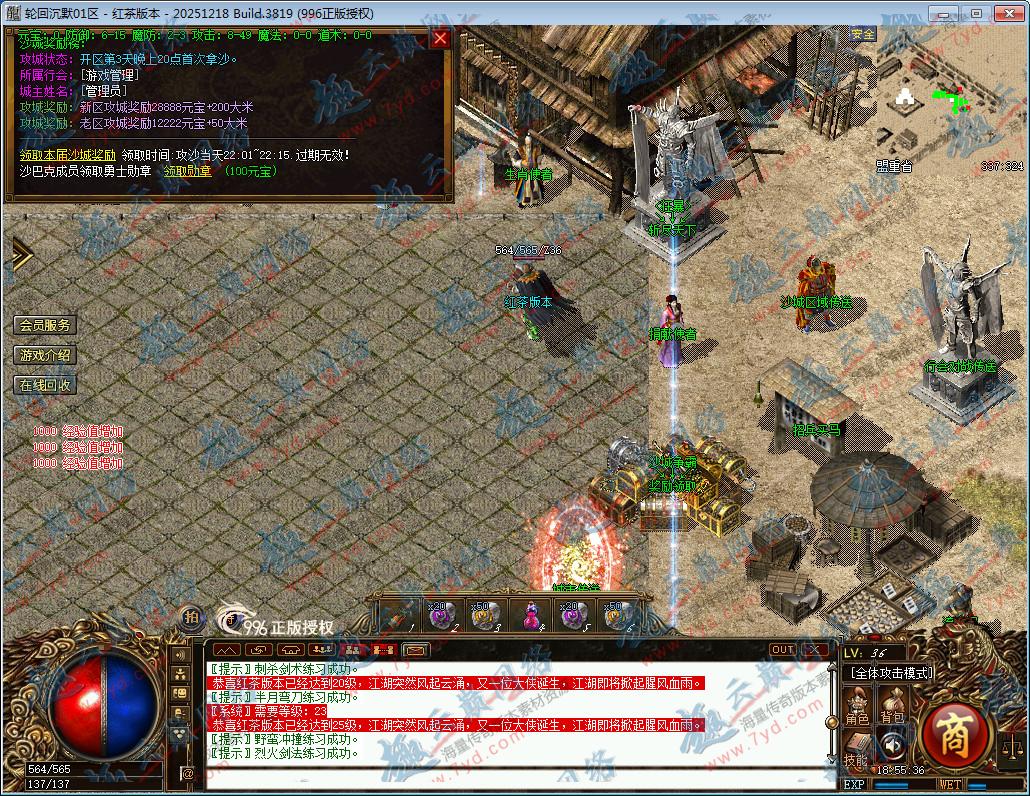1030x796 pixels.
Task: Minimize the game window
Action: point(951,13)
